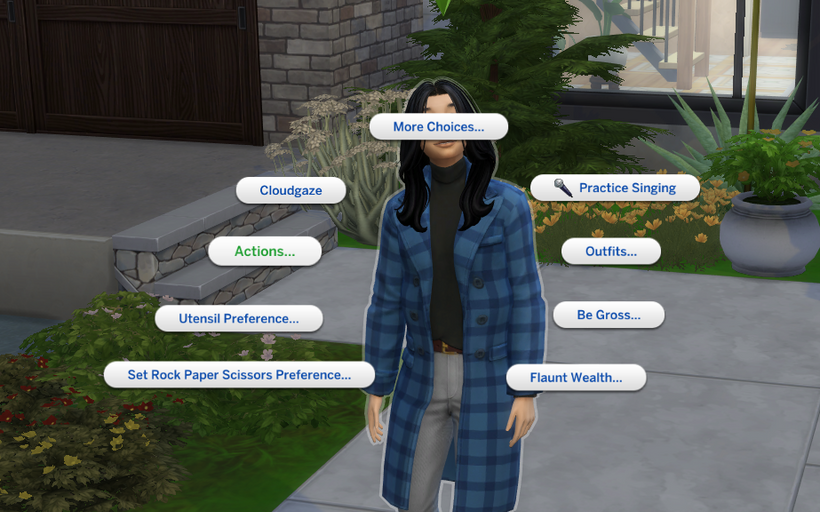The image size is (820, 512).
Task: Open the Outfits submenu
Action: pos(610,251)
